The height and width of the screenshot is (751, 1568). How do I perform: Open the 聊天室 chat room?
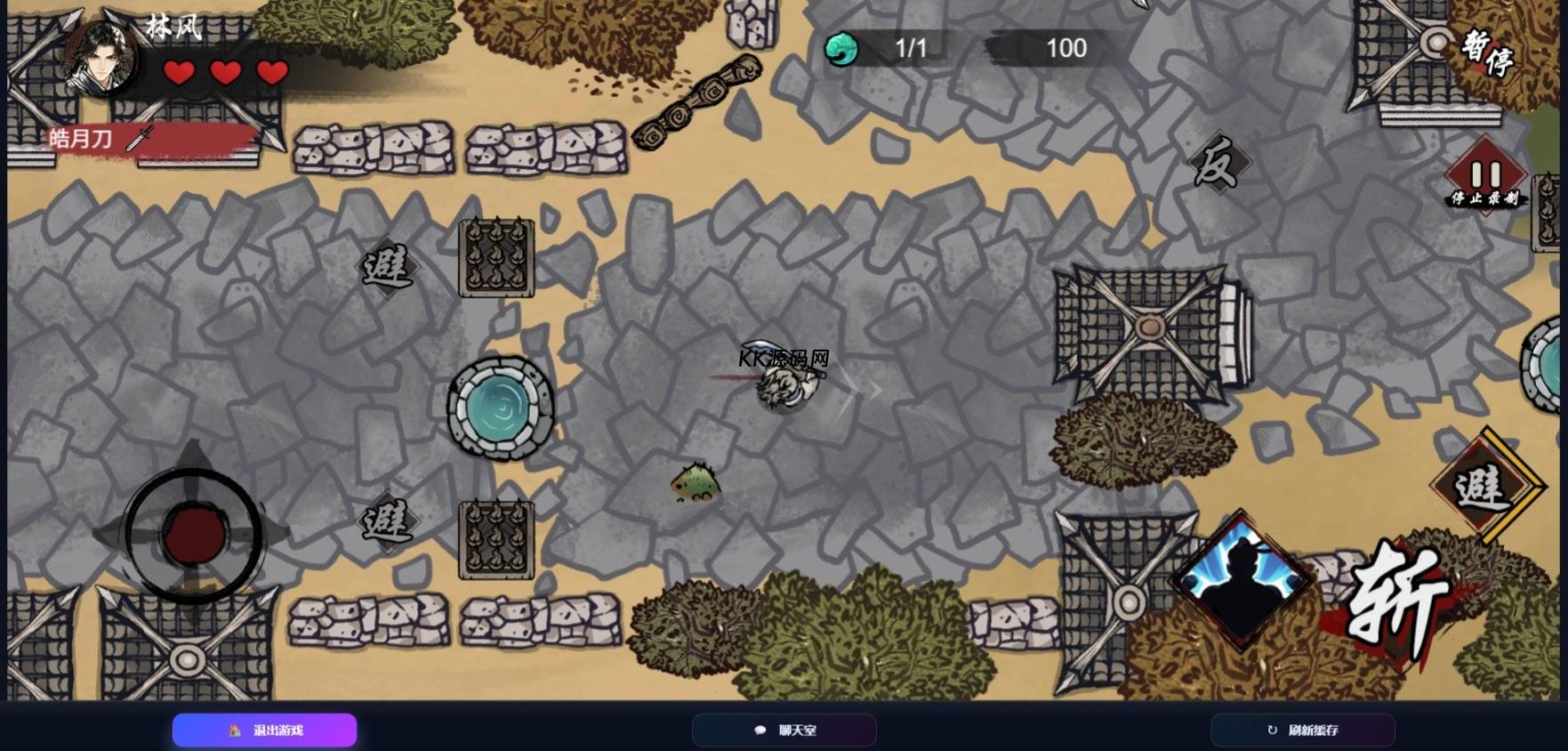click(784, 731)
